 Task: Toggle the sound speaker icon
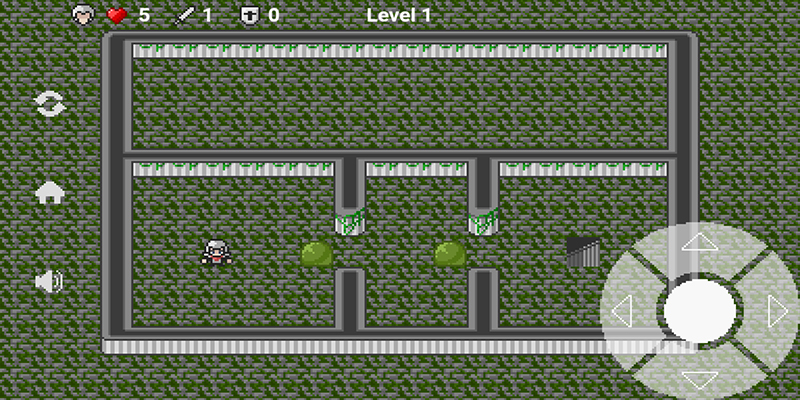coord(49,282)
